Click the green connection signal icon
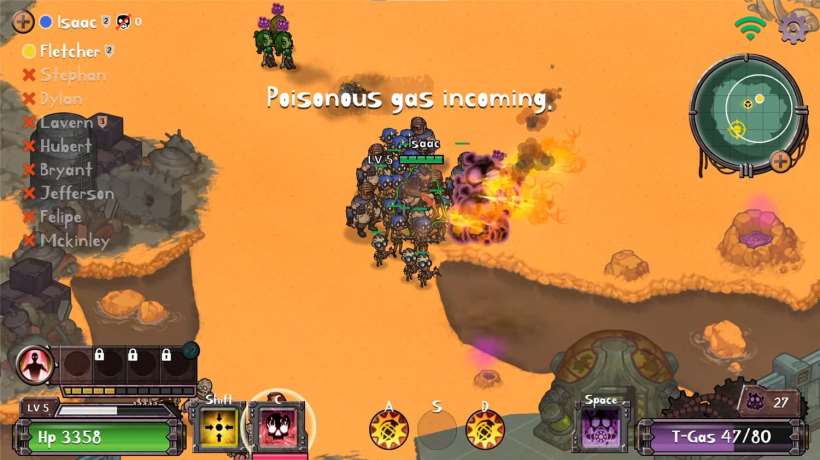 750,27
